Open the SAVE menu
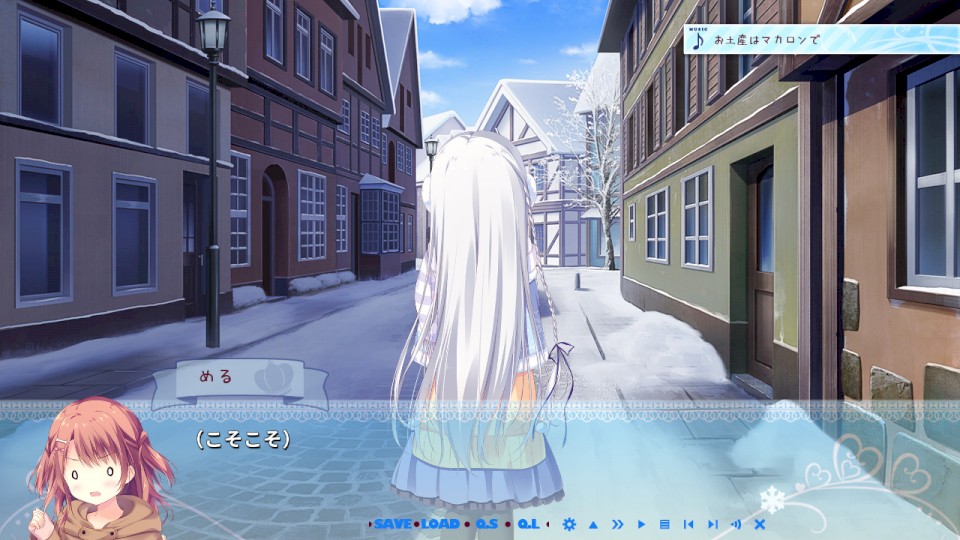Screen dimensions: 960x540 [392, 524]
